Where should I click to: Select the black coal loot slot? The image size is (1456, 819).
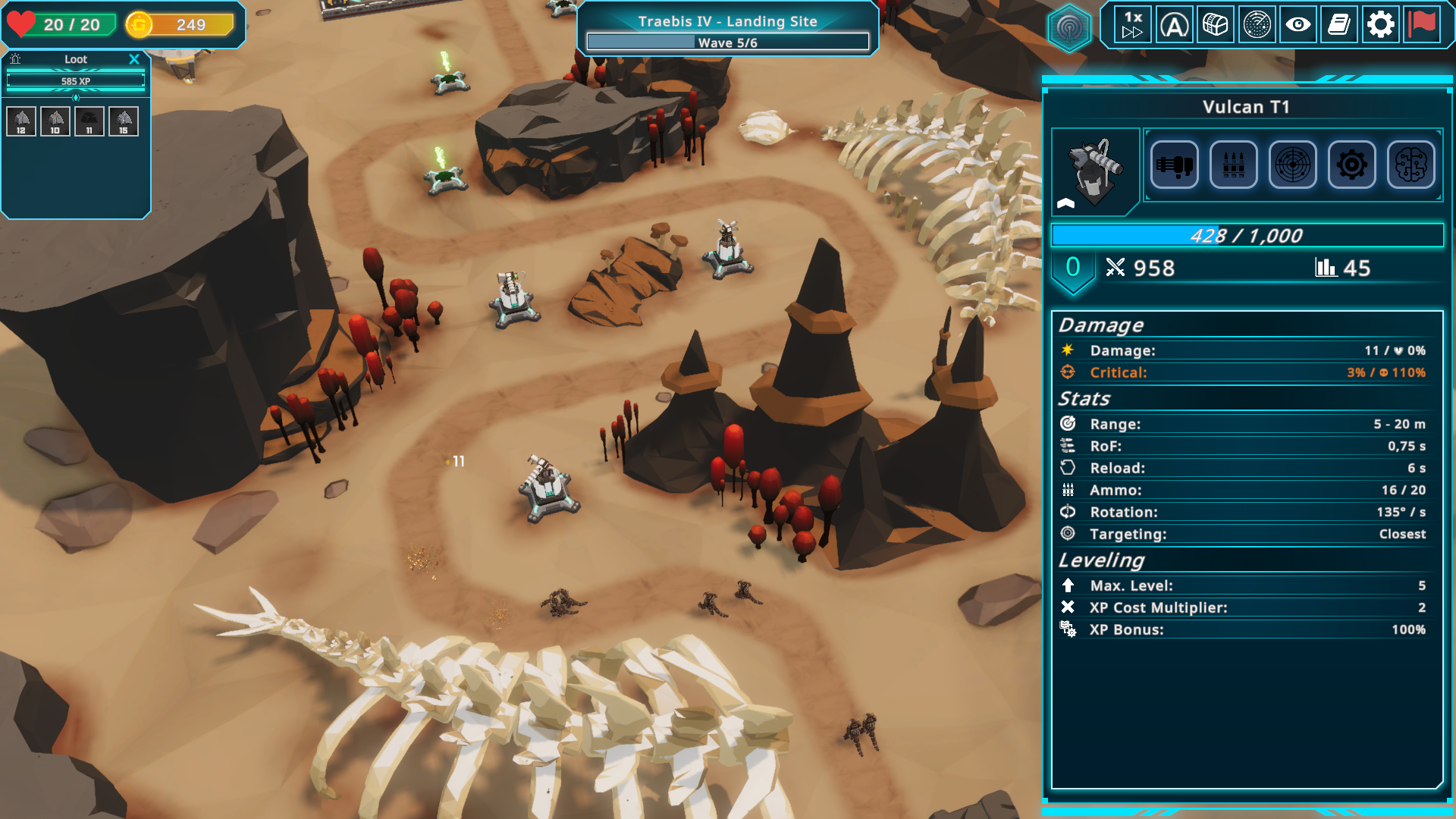(x=89, y=121)
